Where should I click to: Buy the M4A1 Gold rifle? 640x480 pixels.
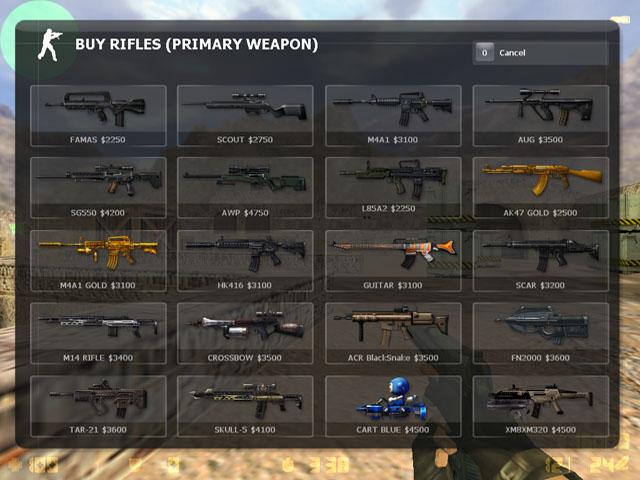click(98, 260)
